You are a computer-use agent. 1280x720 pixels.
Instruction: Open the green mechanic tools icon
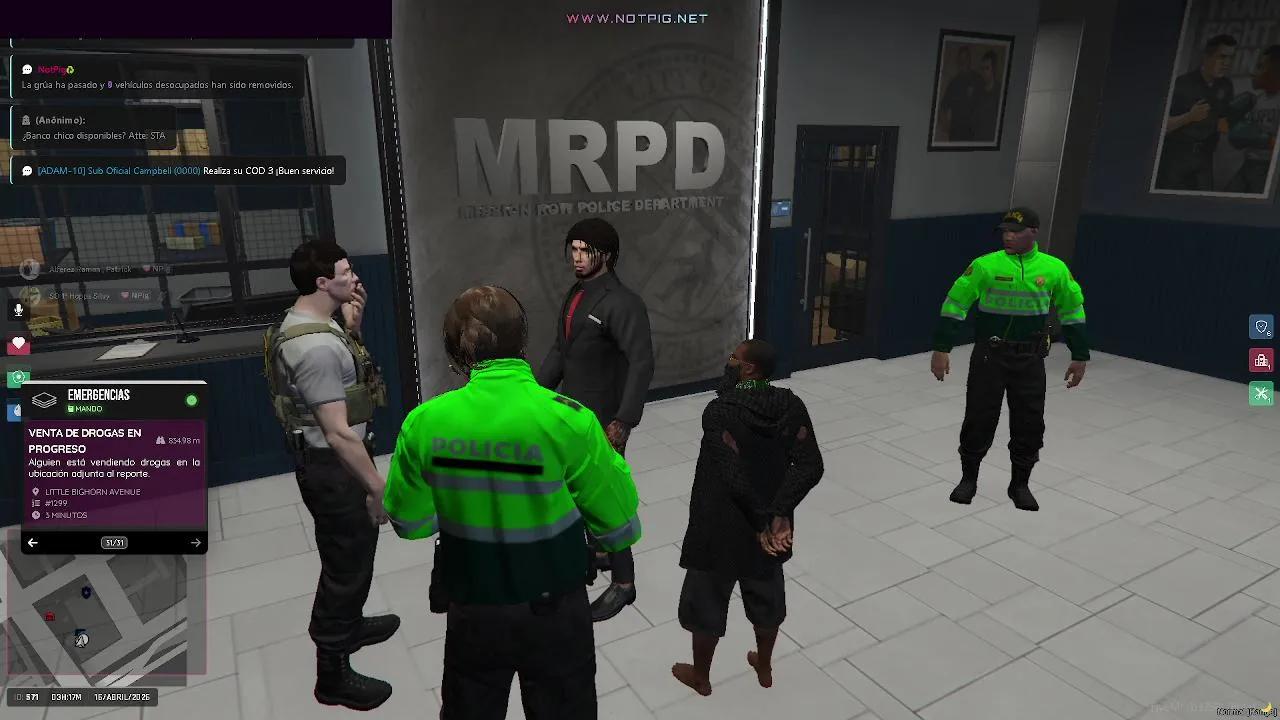[x=1261, y=393]
